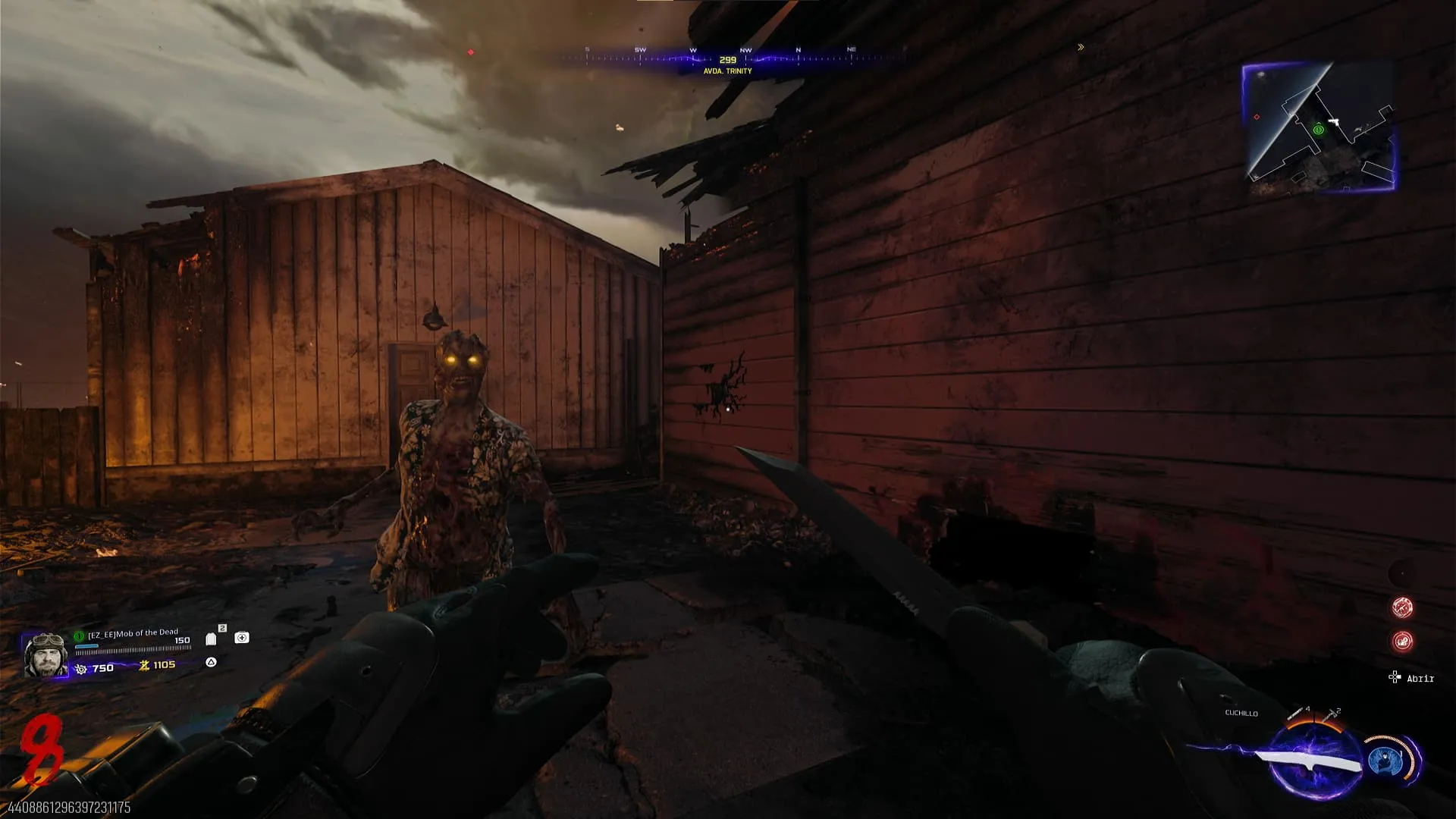Click the upper red perk icon
This screenshot has height=819, width=1456.
1402,607
